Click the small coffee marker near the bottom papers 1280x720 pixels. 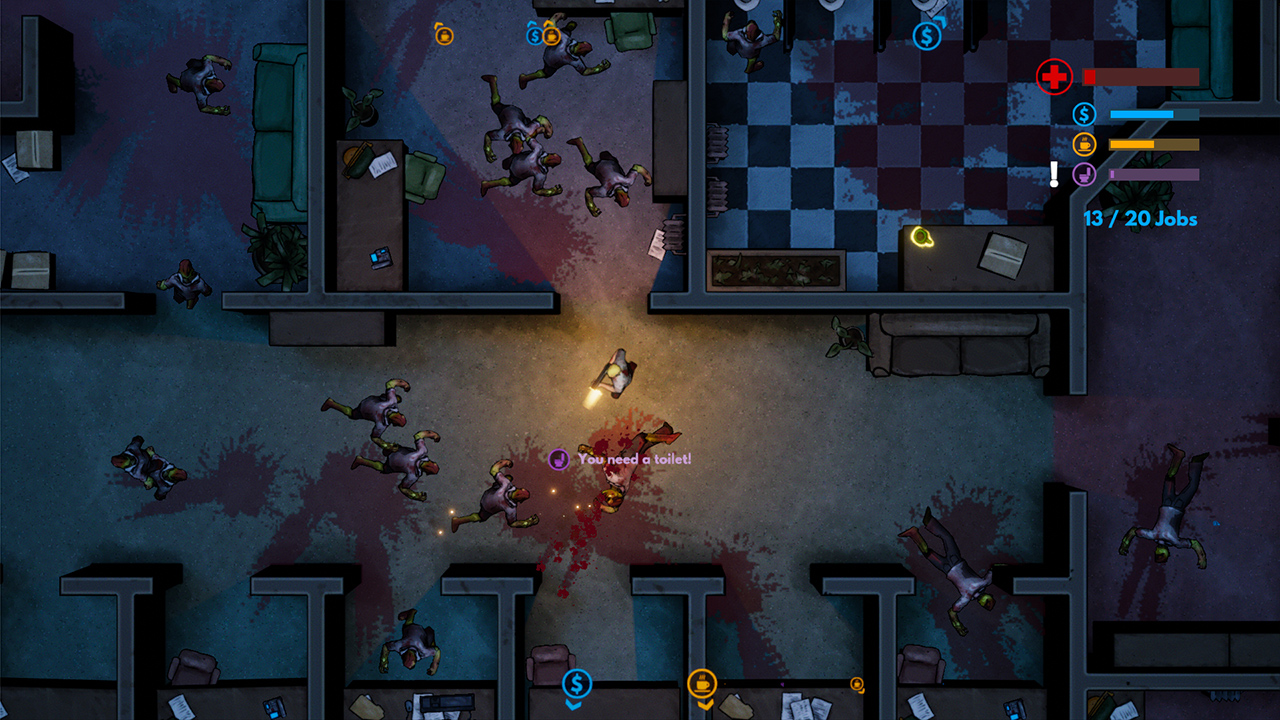click(x=856, y=686)
